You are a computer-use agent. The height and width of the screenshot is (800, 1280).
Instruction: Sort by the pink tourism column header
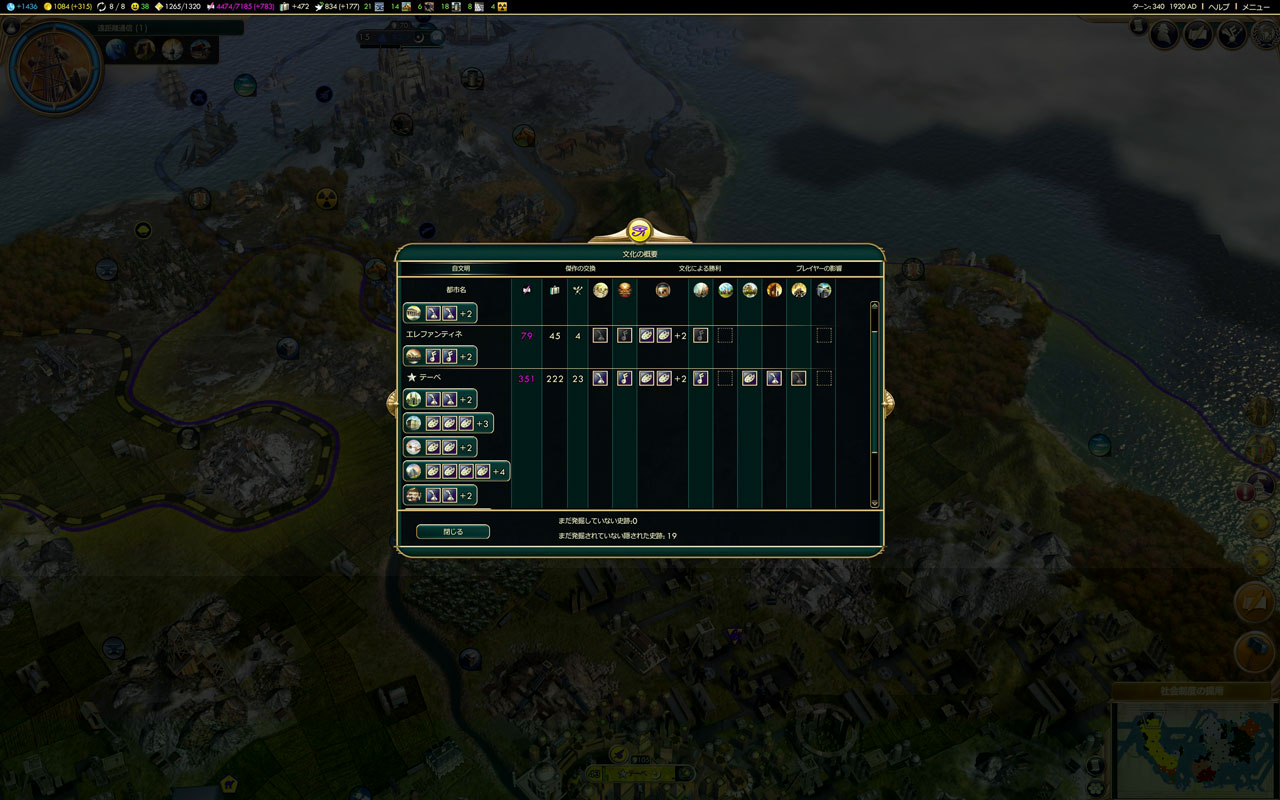(x=527, y=290)
